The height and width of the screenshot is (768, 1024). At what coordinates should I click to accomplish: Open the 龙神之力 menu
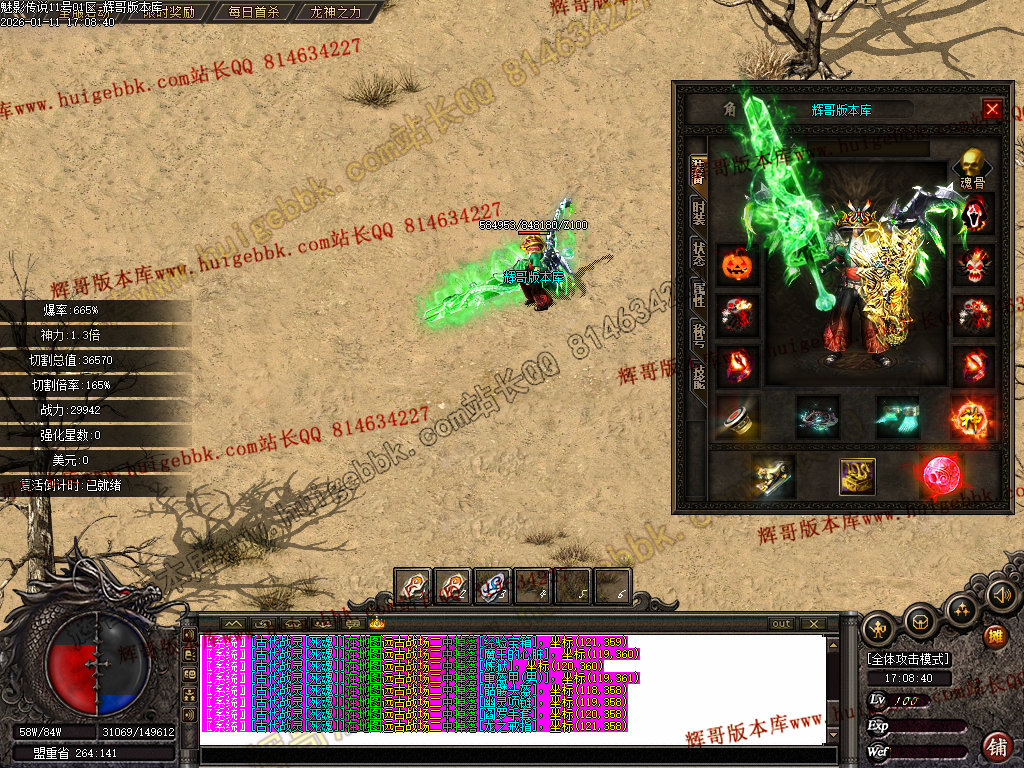click(335, 13)
